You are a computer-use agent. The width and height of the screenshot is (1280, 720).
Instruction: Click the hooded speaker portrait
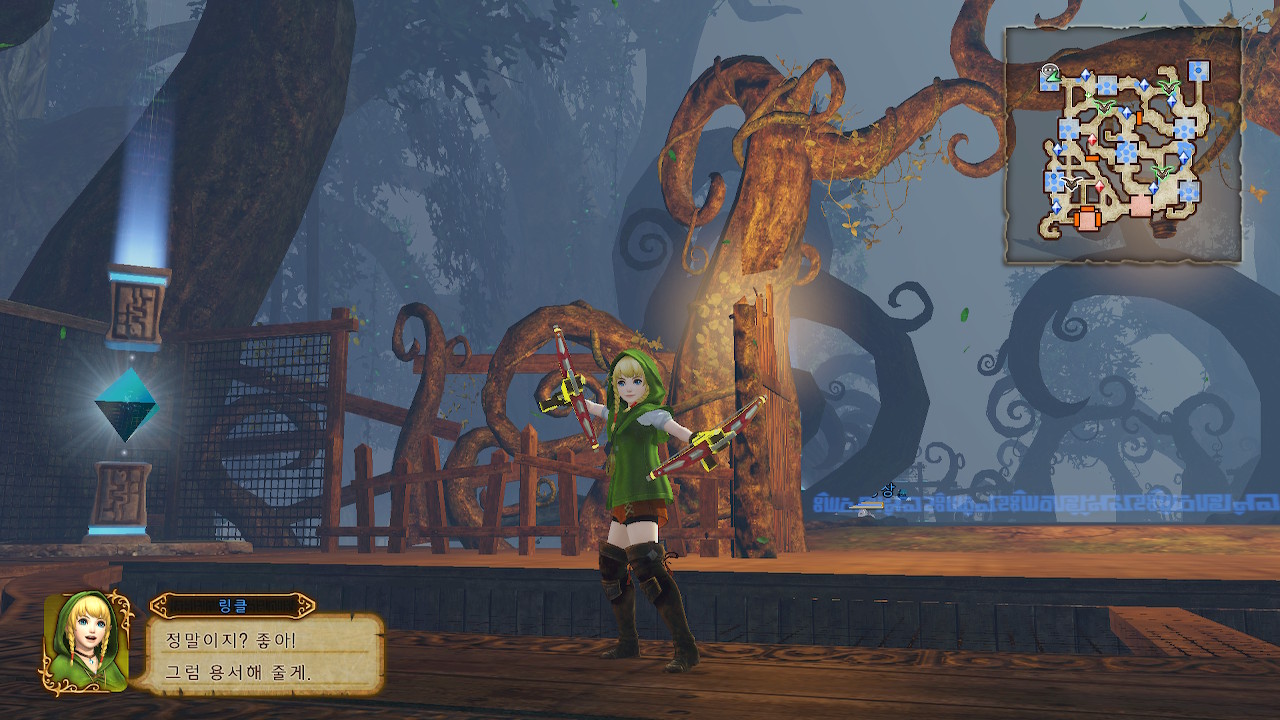click(85, 642)
